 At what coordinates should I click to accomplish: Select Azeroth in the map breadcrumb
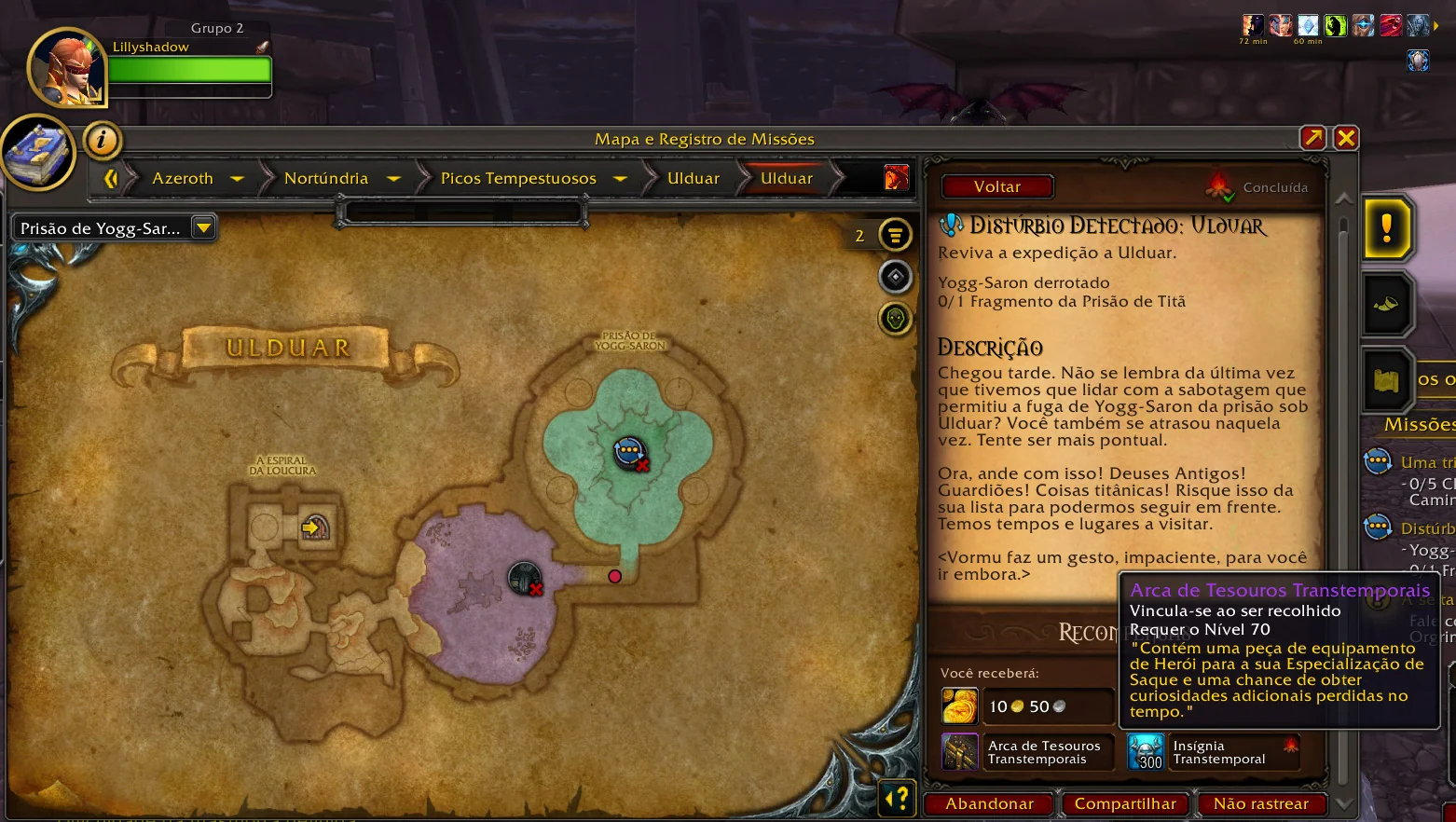183,178
